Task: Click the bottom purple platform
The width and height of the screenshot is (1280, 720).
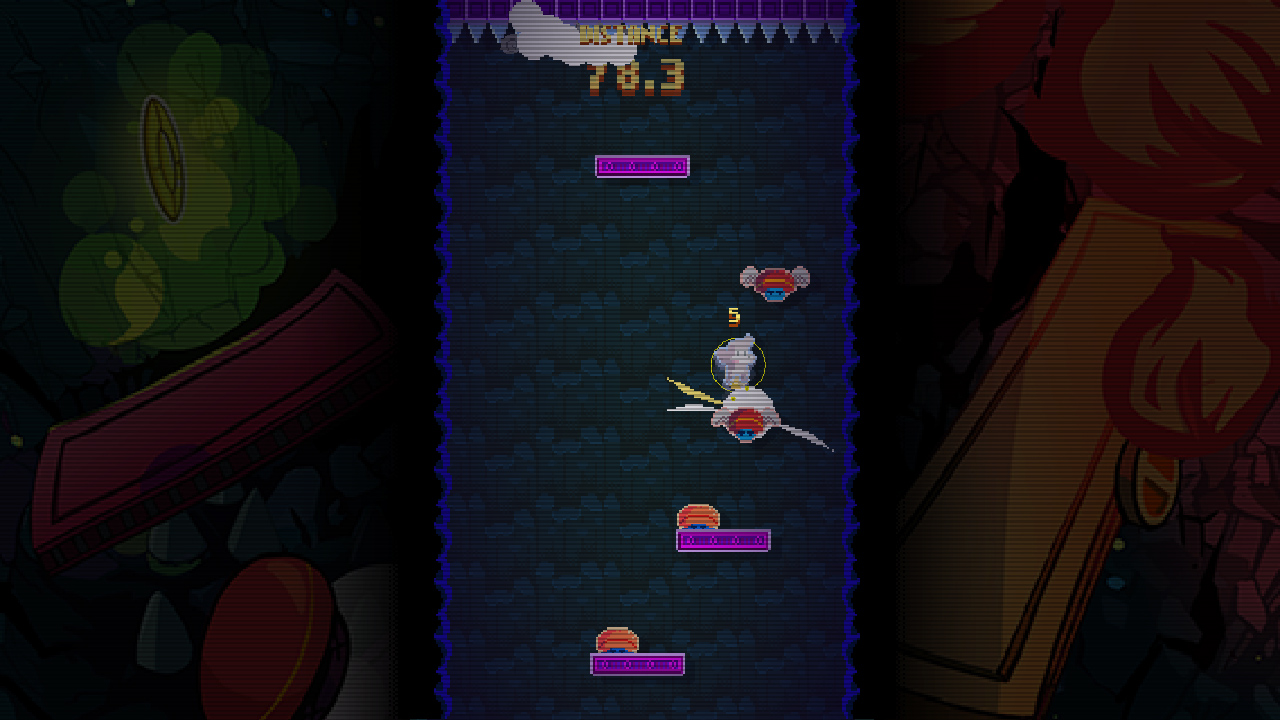Action: [x=638, y=662]
